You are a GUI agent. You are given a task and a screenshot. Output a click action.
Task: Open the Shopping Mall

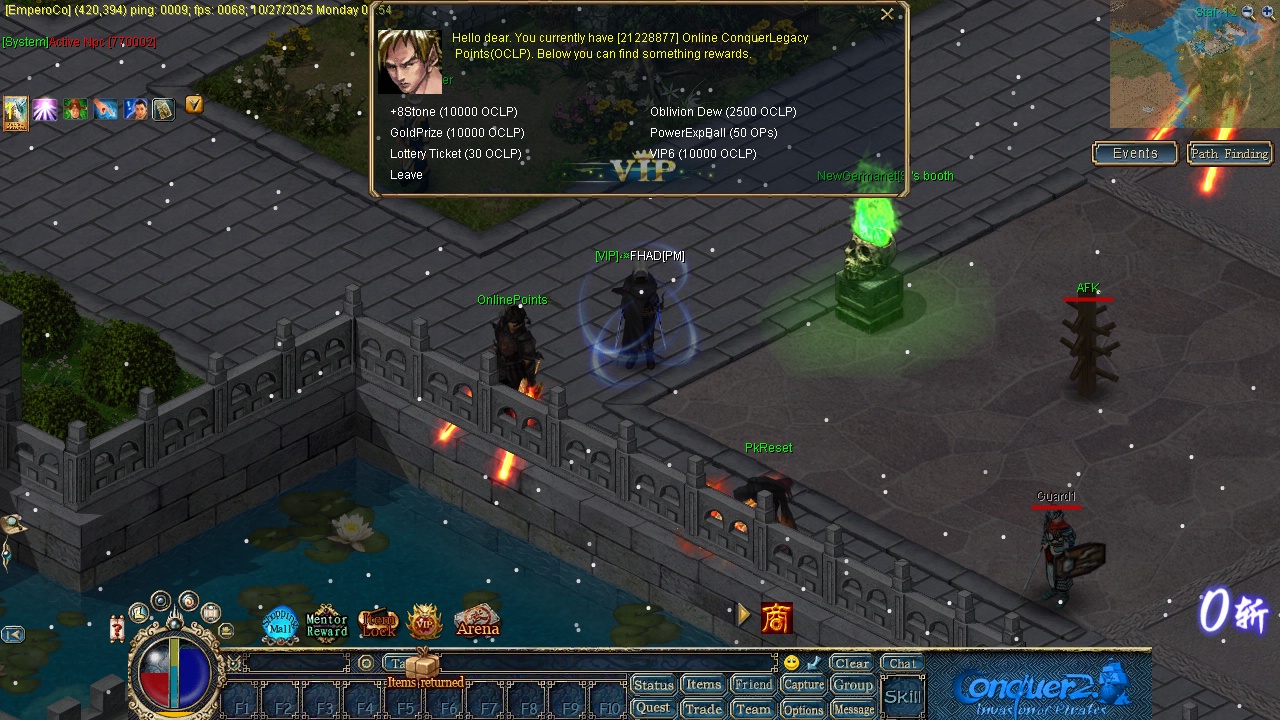pos(279,620)
